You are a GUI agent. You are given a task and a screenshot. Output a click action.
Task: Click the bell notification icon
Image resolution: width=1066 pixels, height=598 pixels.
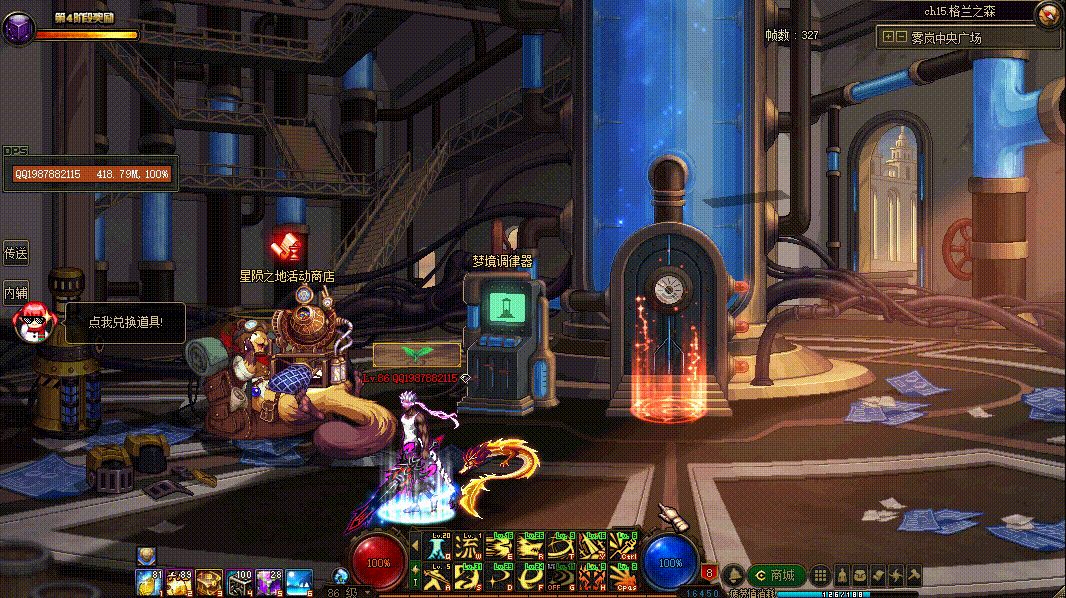pos(732,576)
